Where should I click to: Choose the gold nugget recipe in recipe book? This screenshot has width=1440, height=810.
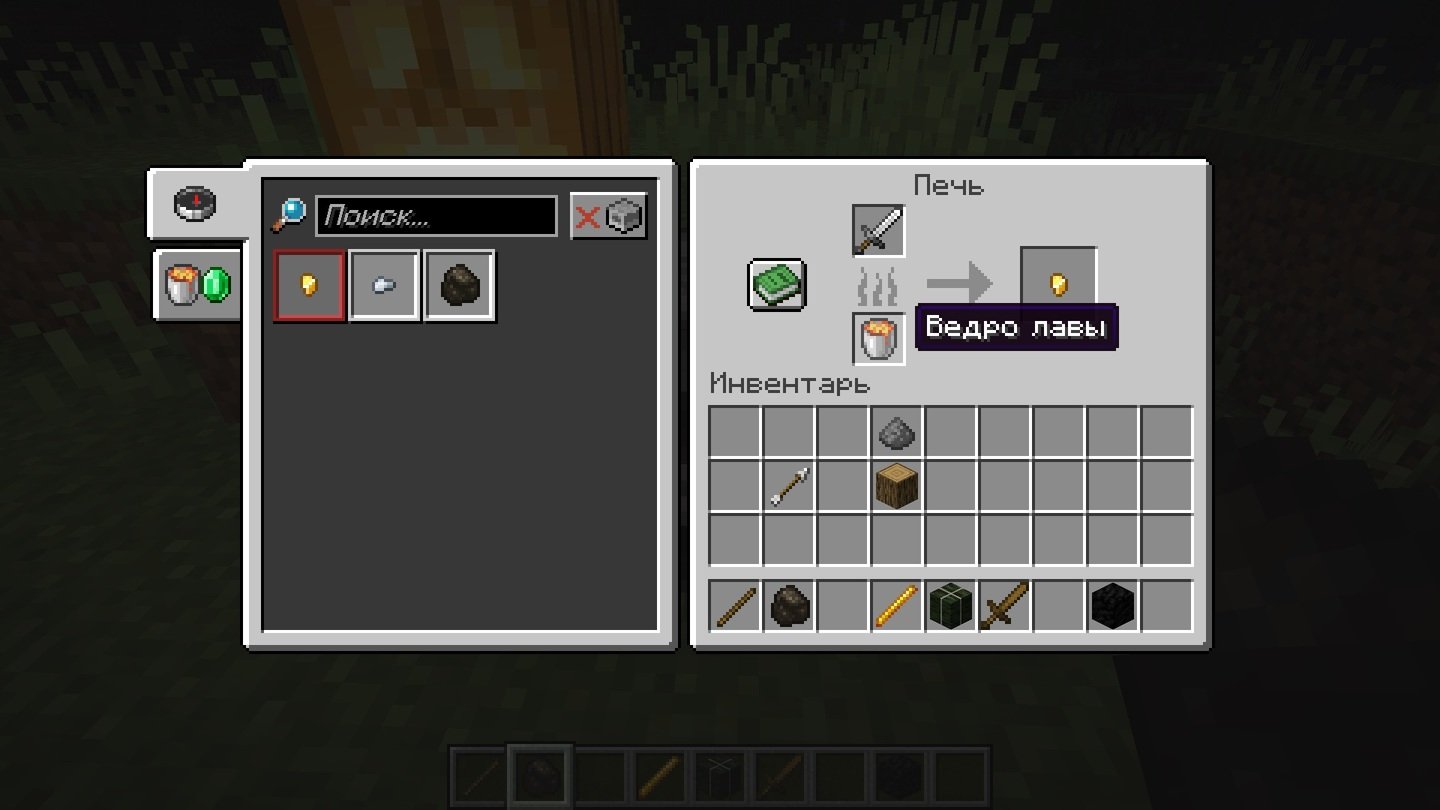310,286
